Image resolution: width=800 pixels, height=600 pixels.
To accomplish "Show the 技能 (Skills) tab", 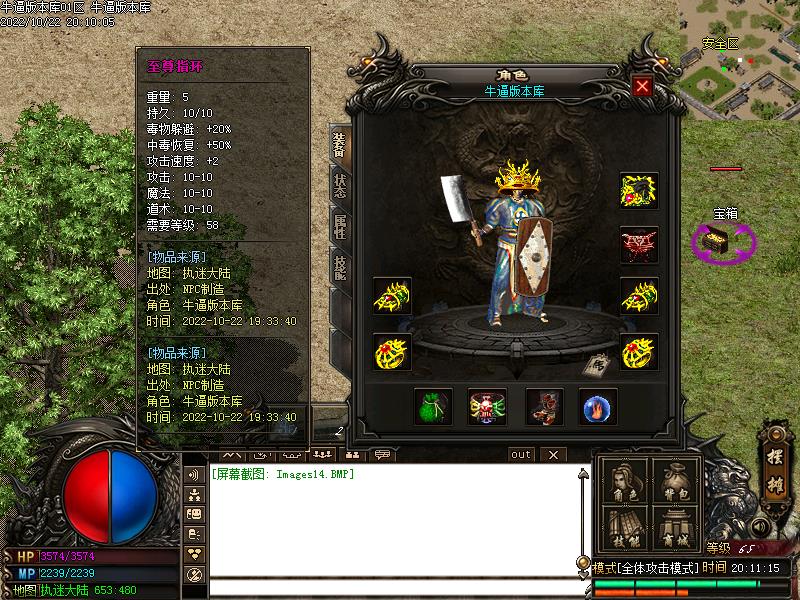I will click(340, 266).
